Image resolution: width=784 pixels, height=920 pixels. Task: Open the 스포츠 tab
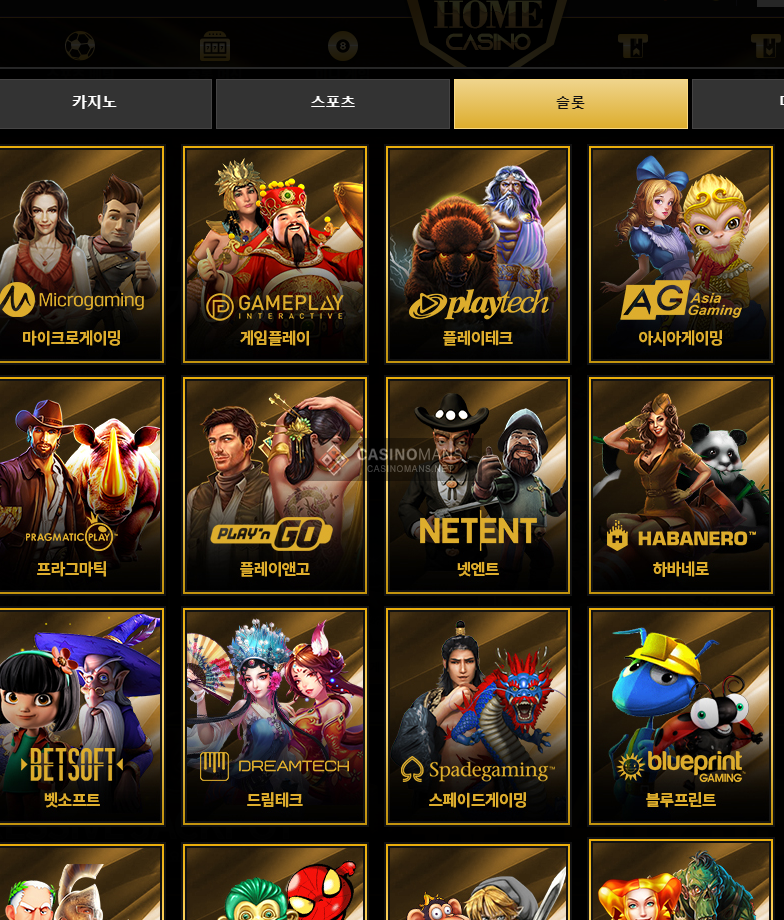(333, 103)
